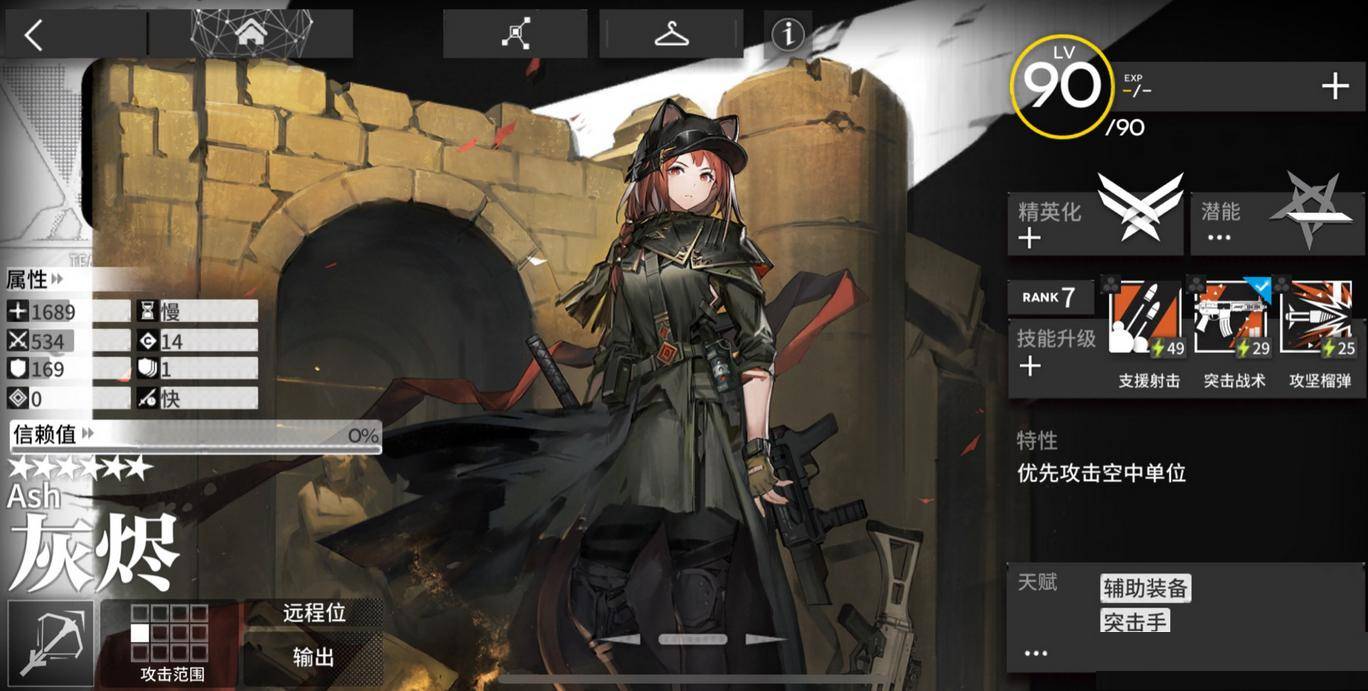Select the 支援射击 skill icon
This screenshot has width=1368, height=691.
click(x=1149, y=320)
